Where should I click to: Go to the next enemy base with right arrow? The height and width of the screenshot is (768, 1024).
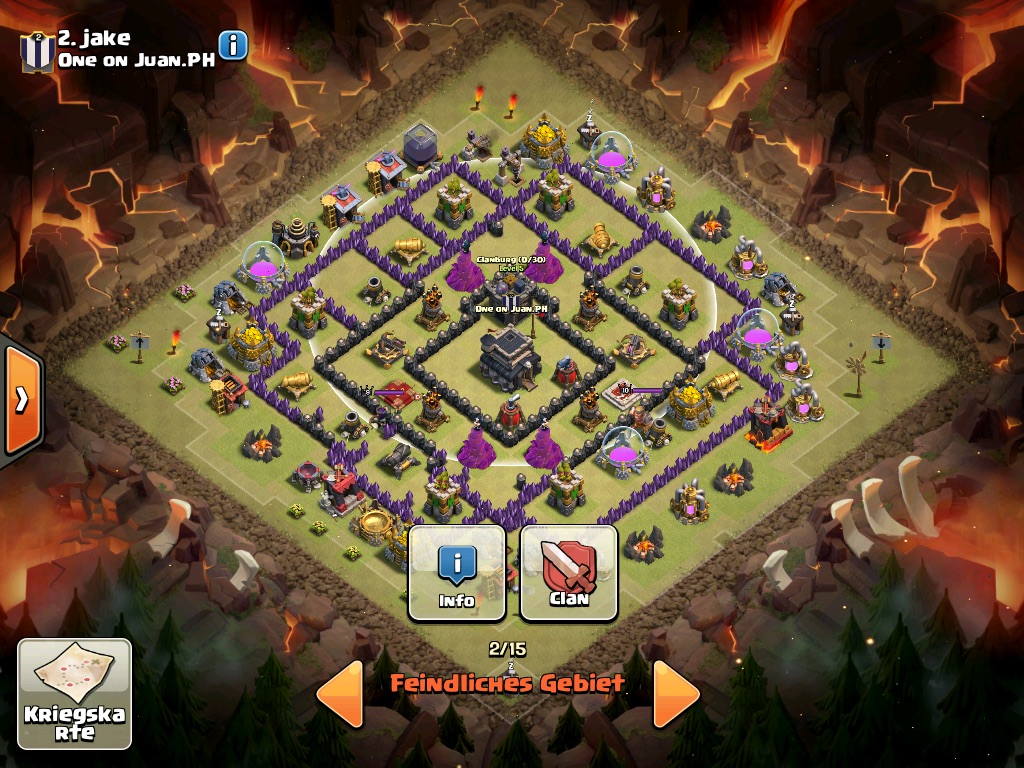pos(675,692)
